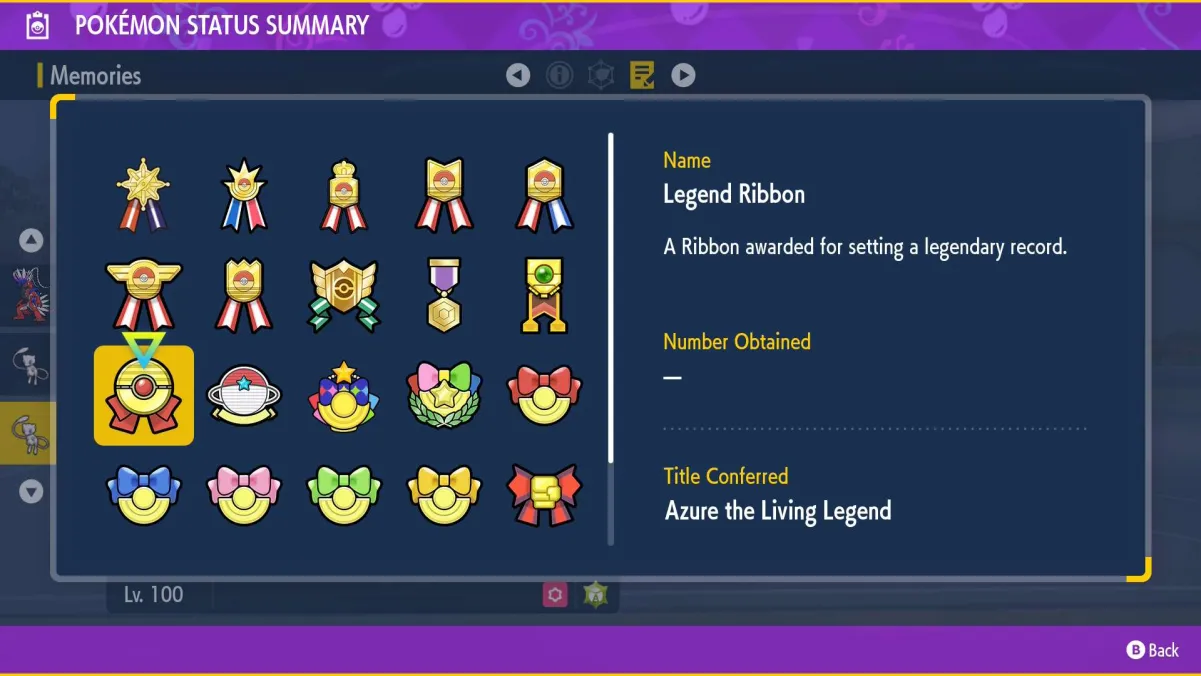Select the gold ribbon with green gem

pyautogui.click(x=544, y=295)
